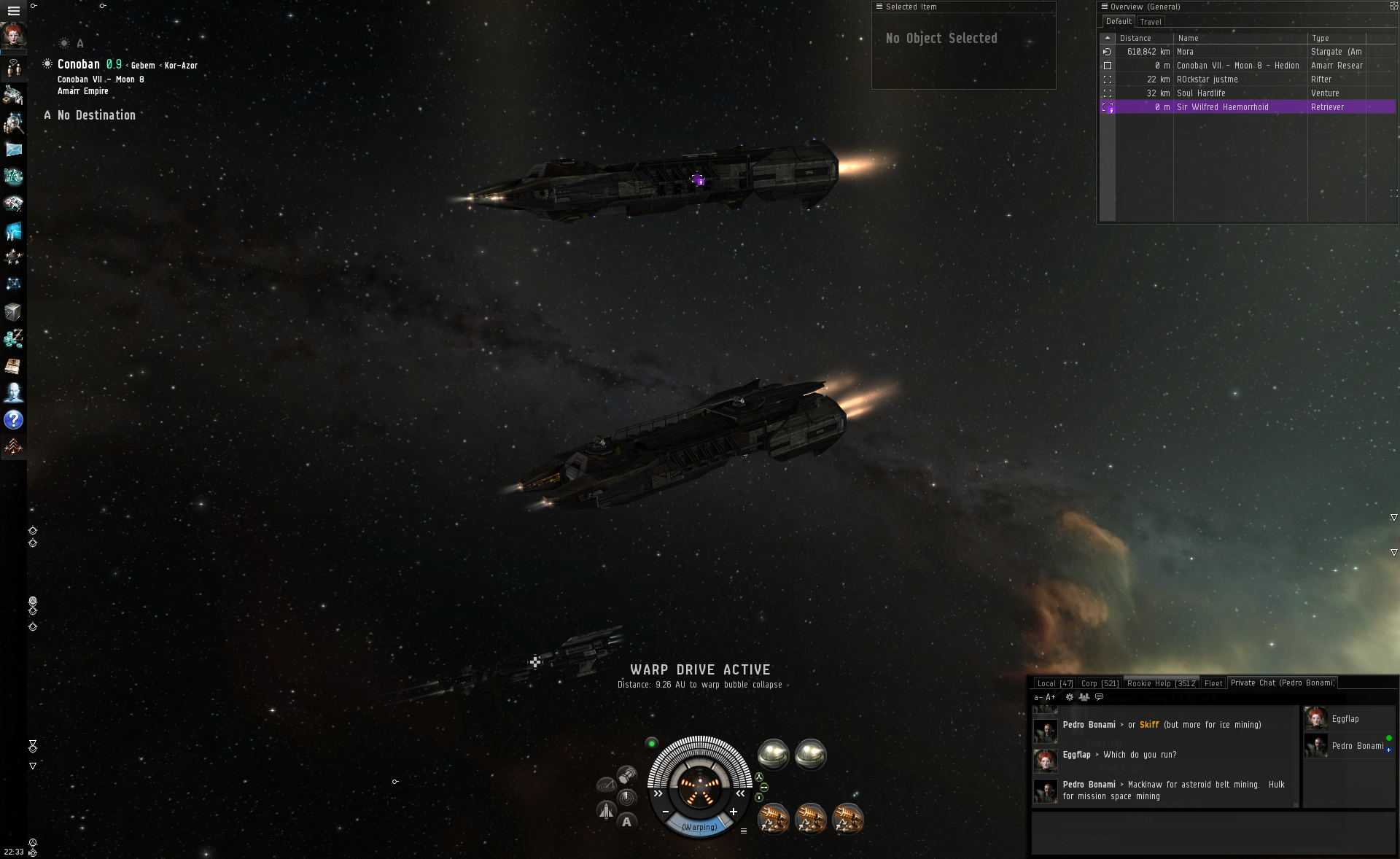Open the blue question mark help

click(13, 420)
